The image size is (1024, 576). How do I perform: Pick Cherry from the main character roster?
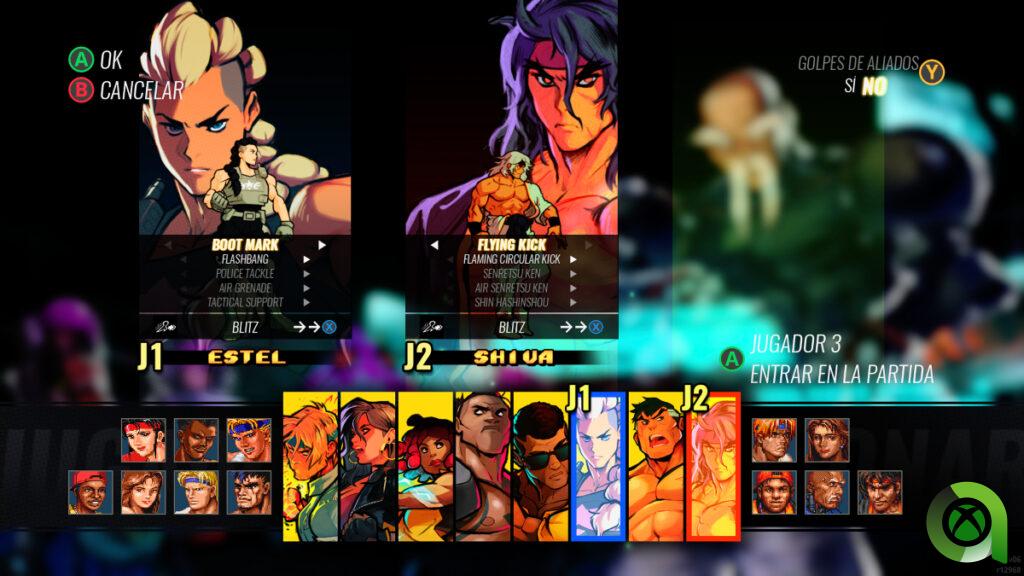pyautogui.click(x=426, y=465)
